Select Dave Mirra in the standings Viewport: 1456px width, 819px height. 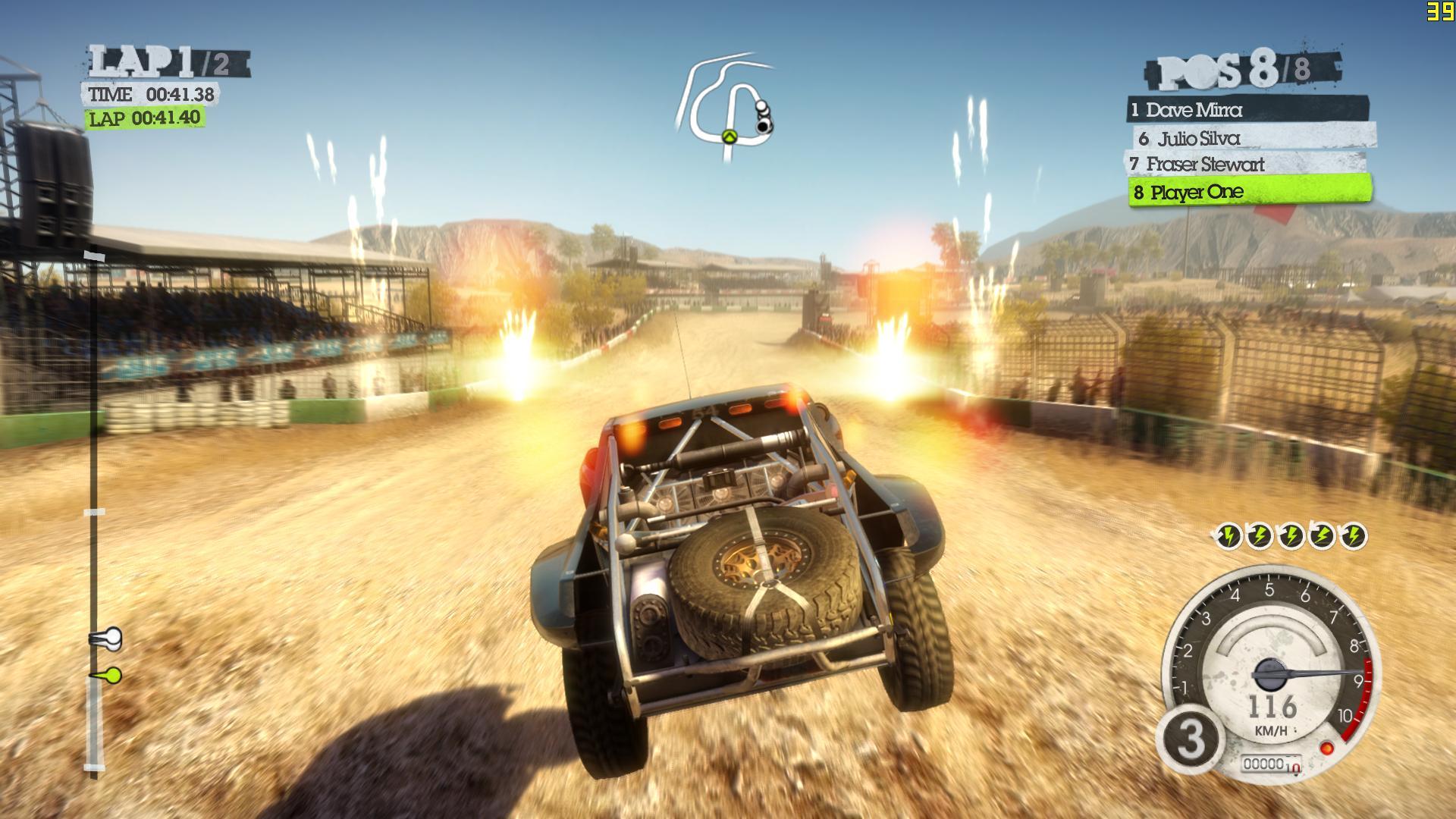click(x=1247, y=110)
